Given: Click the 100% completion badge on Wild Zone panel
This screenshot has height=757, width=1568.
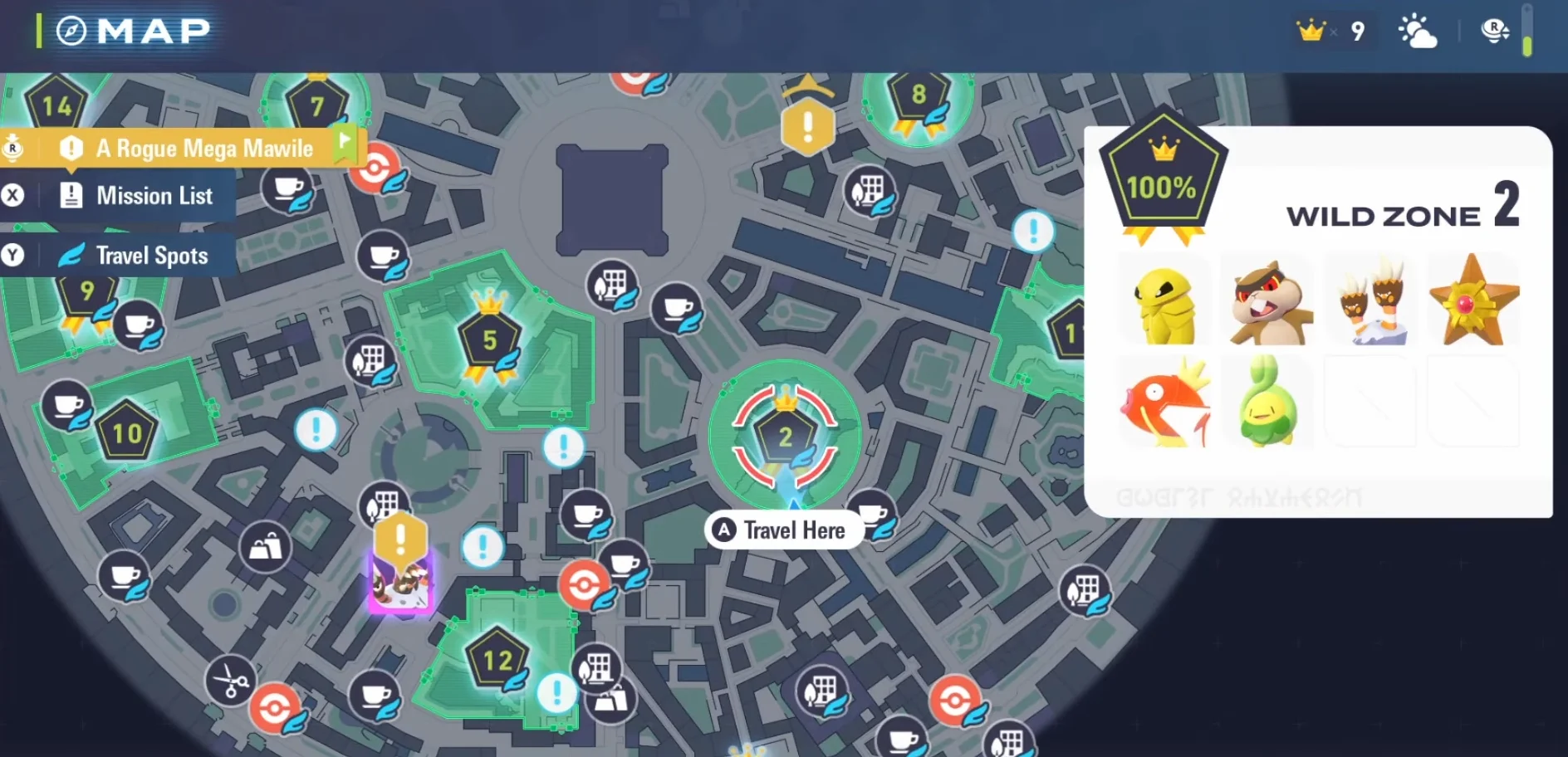Looking at the screenshot, I should pyautogui.click(x=1162, y=184).
